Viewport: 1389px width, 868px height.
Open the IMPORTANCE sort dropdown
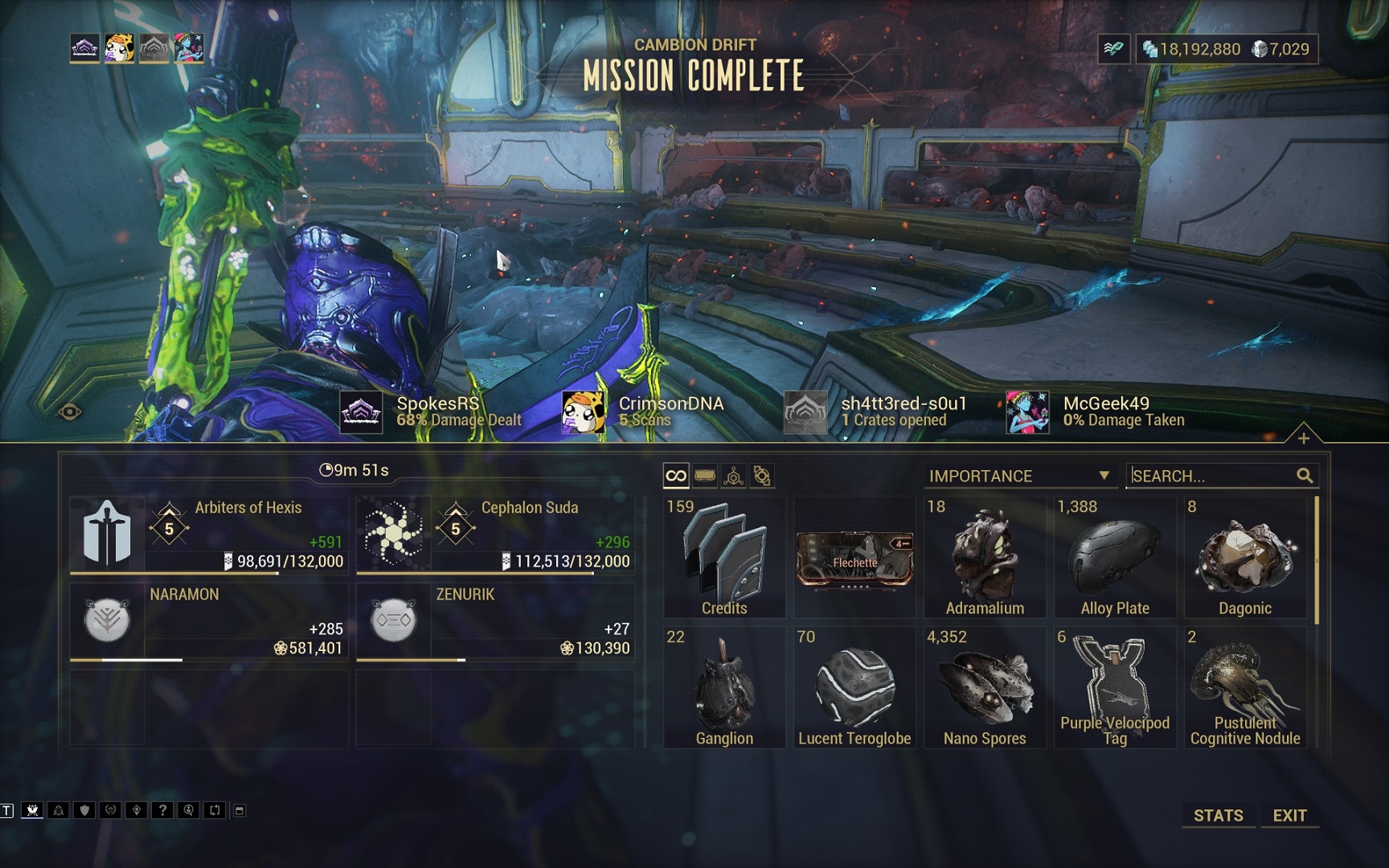1019,476
